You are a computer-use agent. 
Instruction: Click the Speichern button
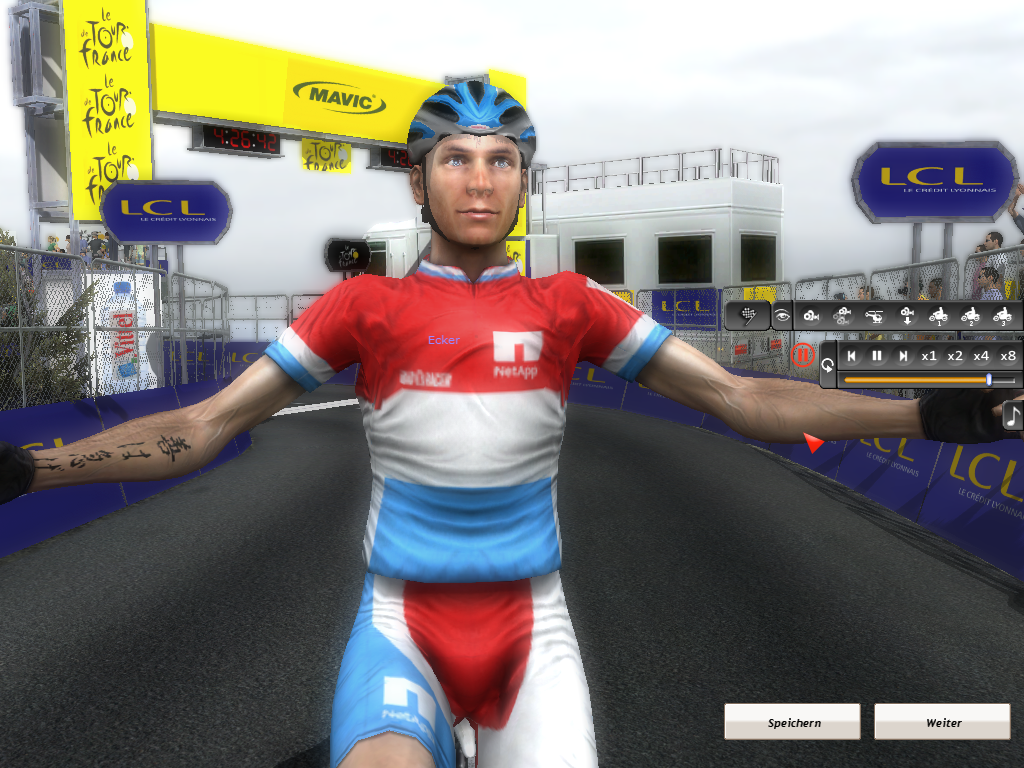pos(792,722)
